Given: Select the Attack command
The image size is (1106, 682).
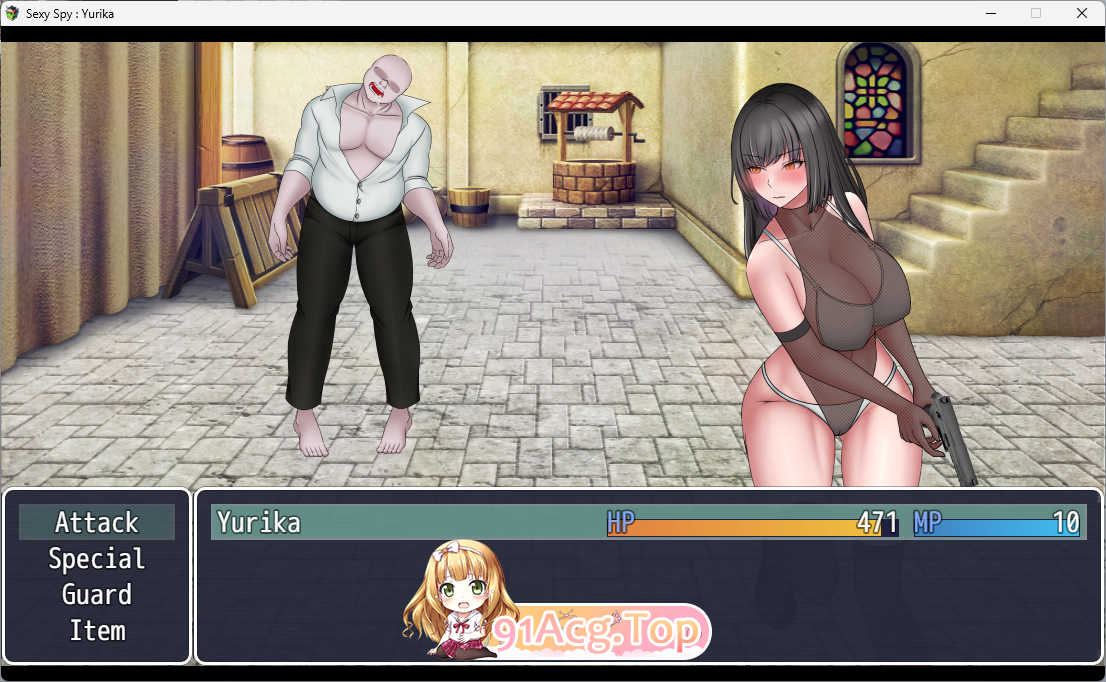Looking at the screenshot, I should [97, 522].
